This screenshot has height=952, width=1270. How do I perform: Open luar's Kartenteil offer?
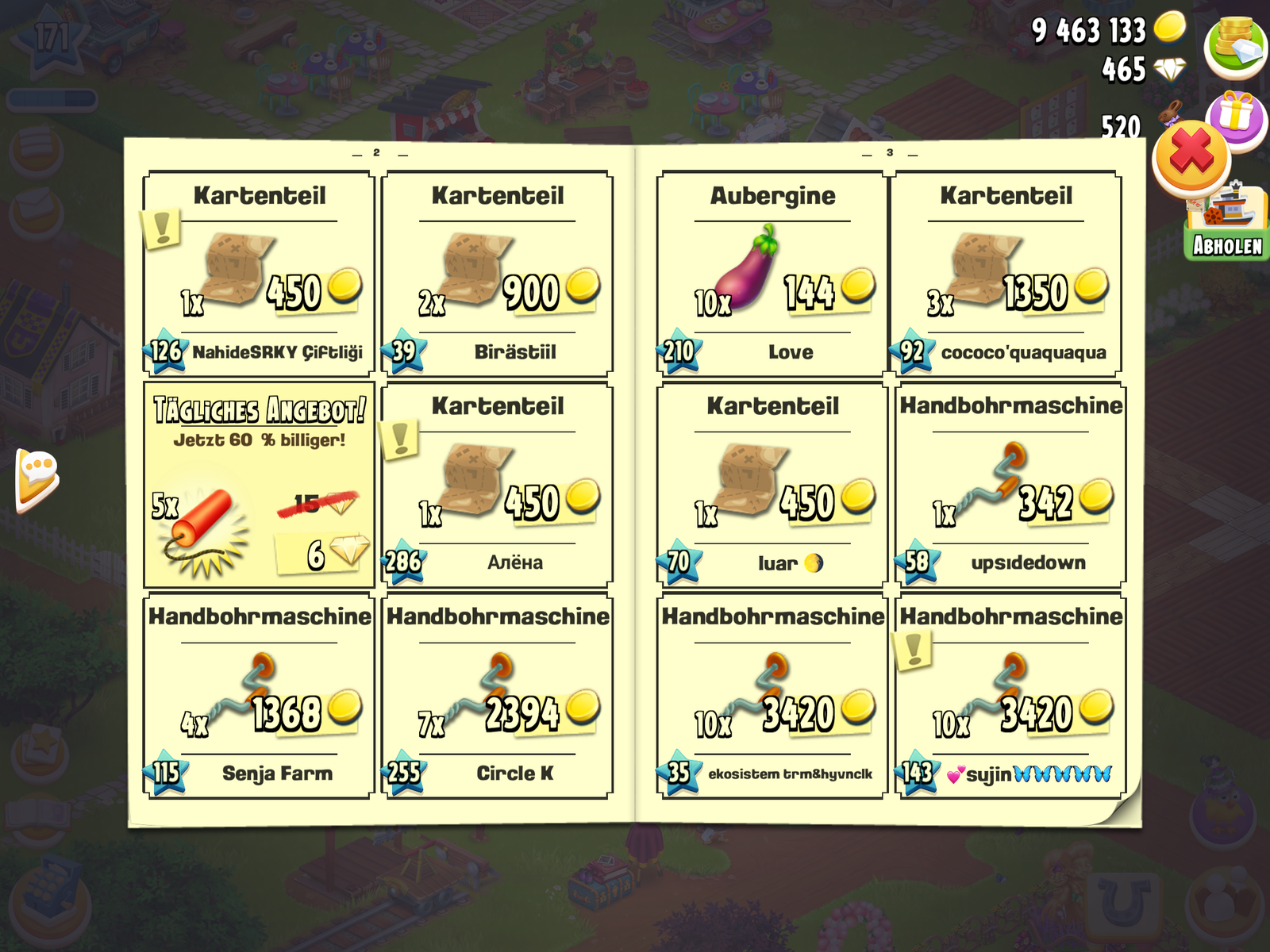tap(772, 486)
